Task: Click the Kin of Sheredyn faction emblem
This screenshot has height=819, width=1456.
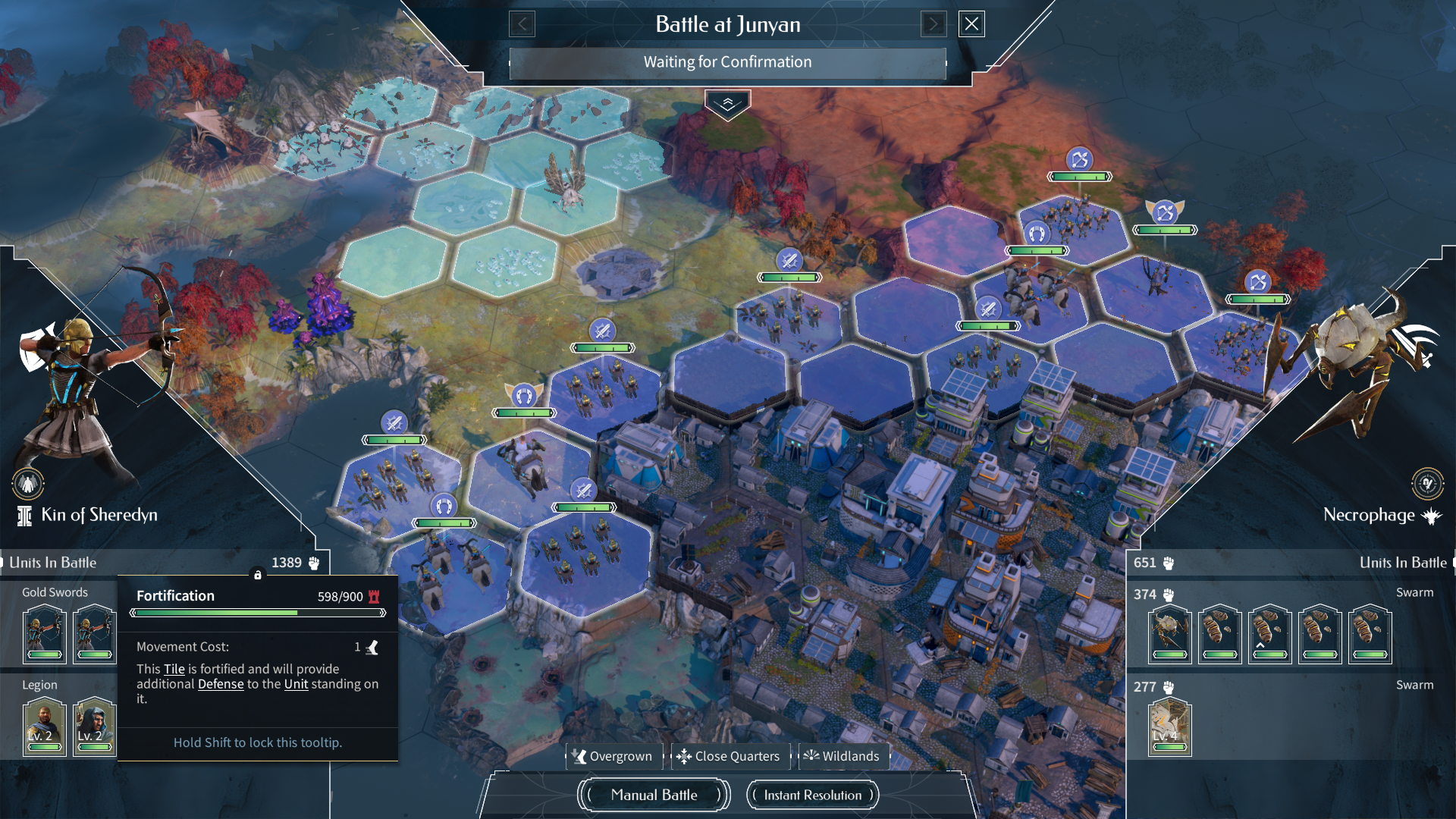Action: 28,484
